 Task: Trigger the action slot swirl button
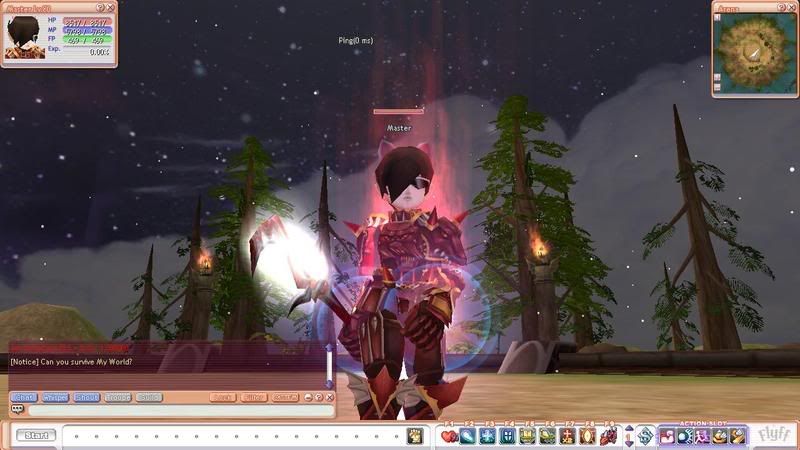[645, 436]
